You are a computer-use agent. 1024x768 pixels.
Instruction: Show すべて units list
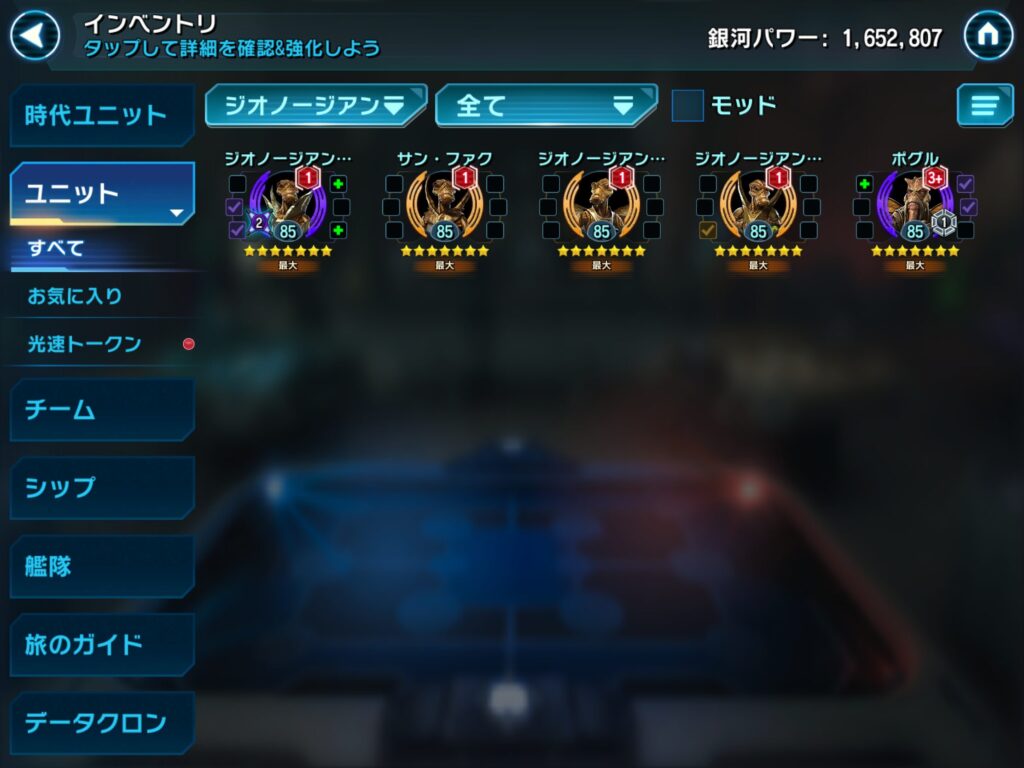[56, 248]
